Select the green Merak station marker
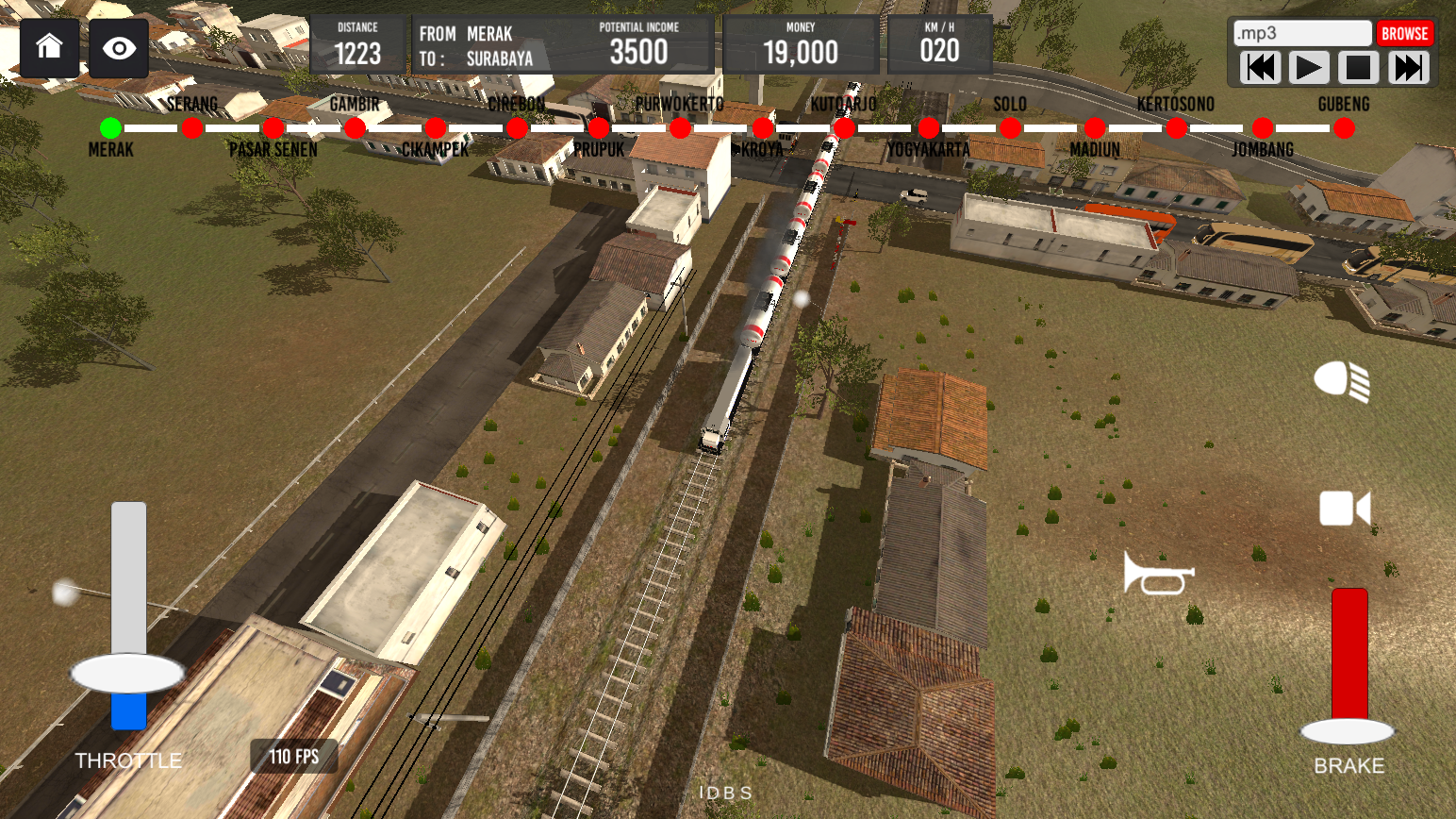Screen dimensions: 1456x819 pyautogui.click(x=111, y=127)
